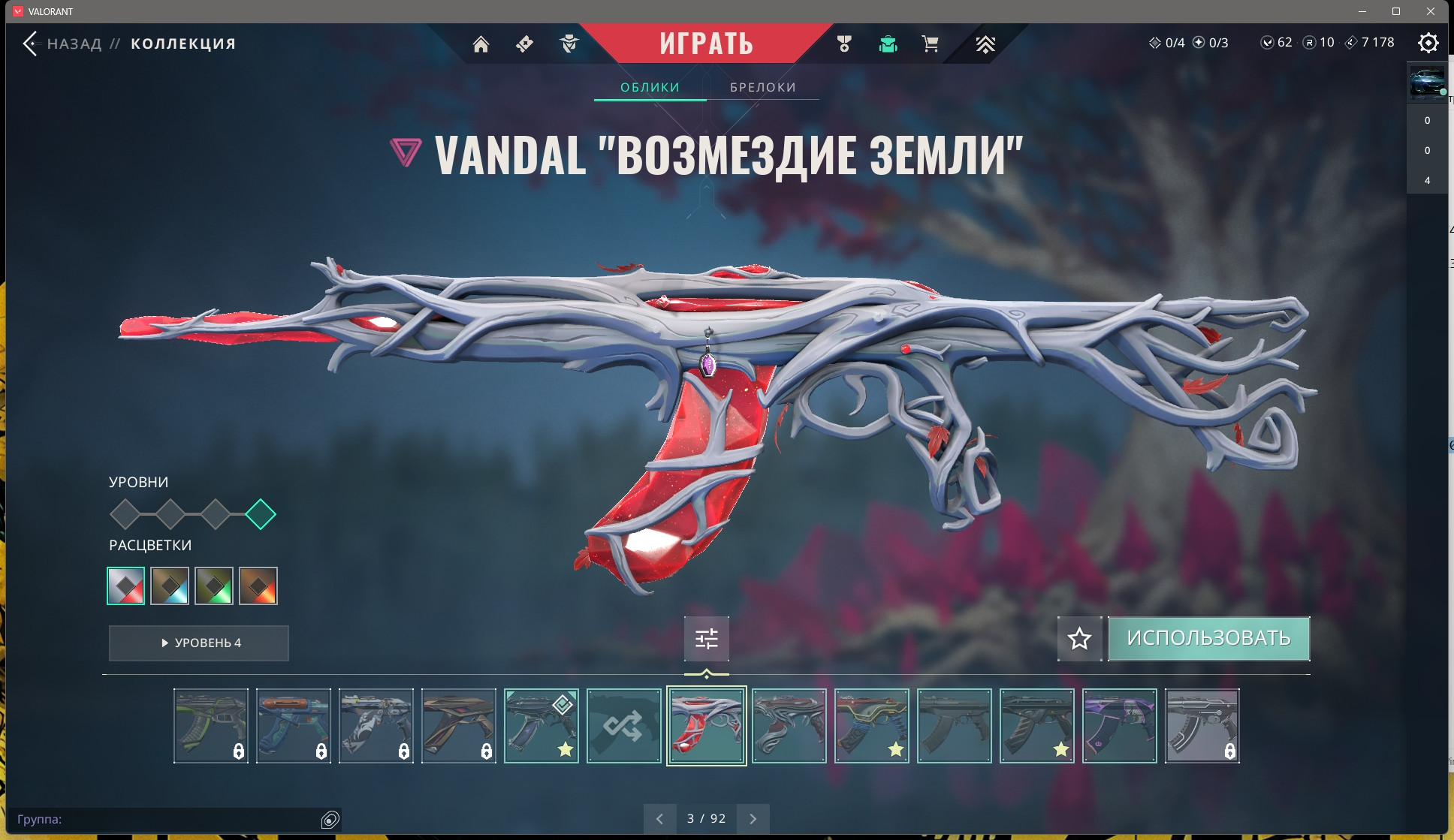Choose the green color variant swatch

click(x=214, y=586)
